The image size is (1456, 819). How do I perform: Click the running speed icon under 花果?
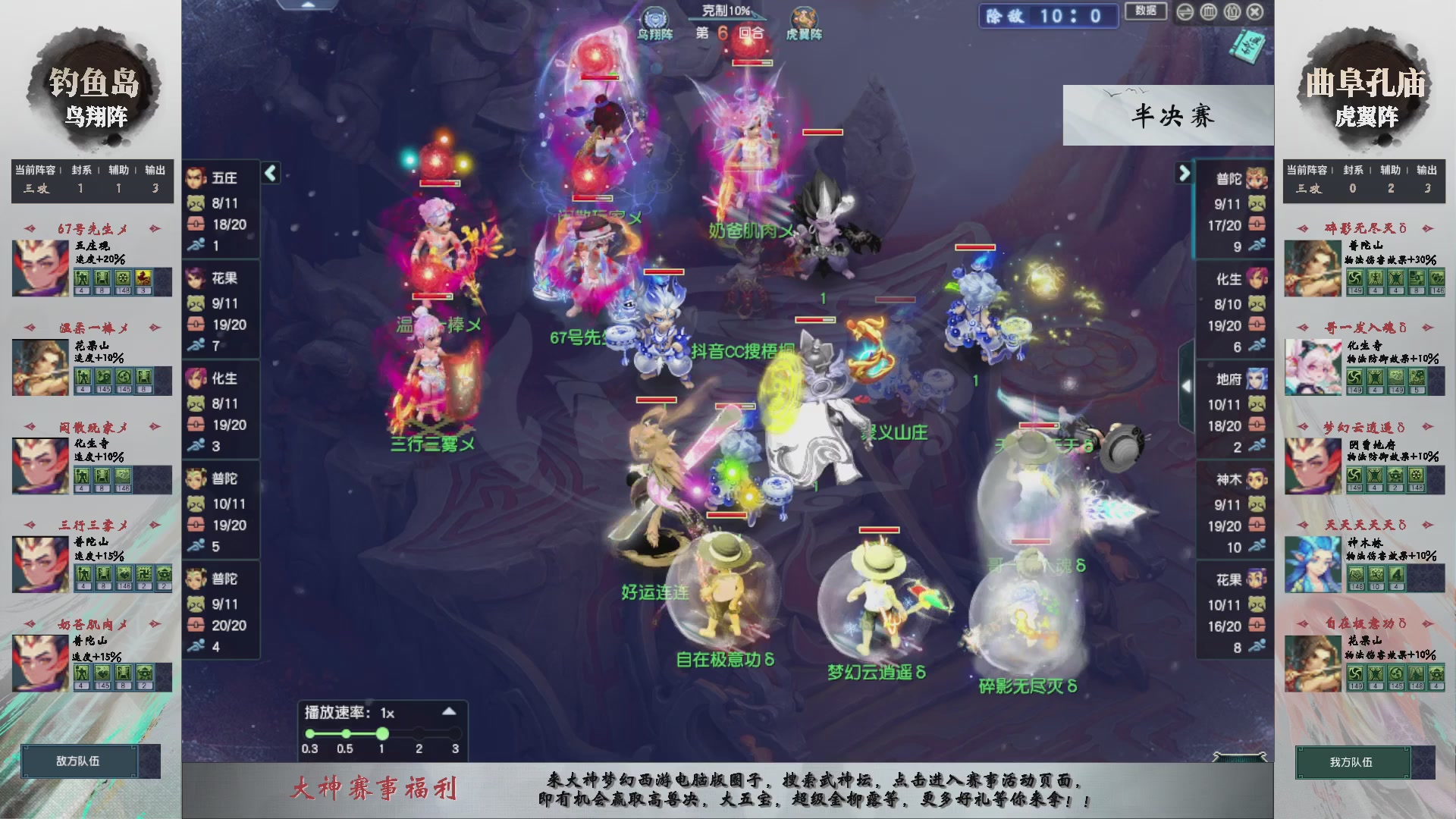196,346
